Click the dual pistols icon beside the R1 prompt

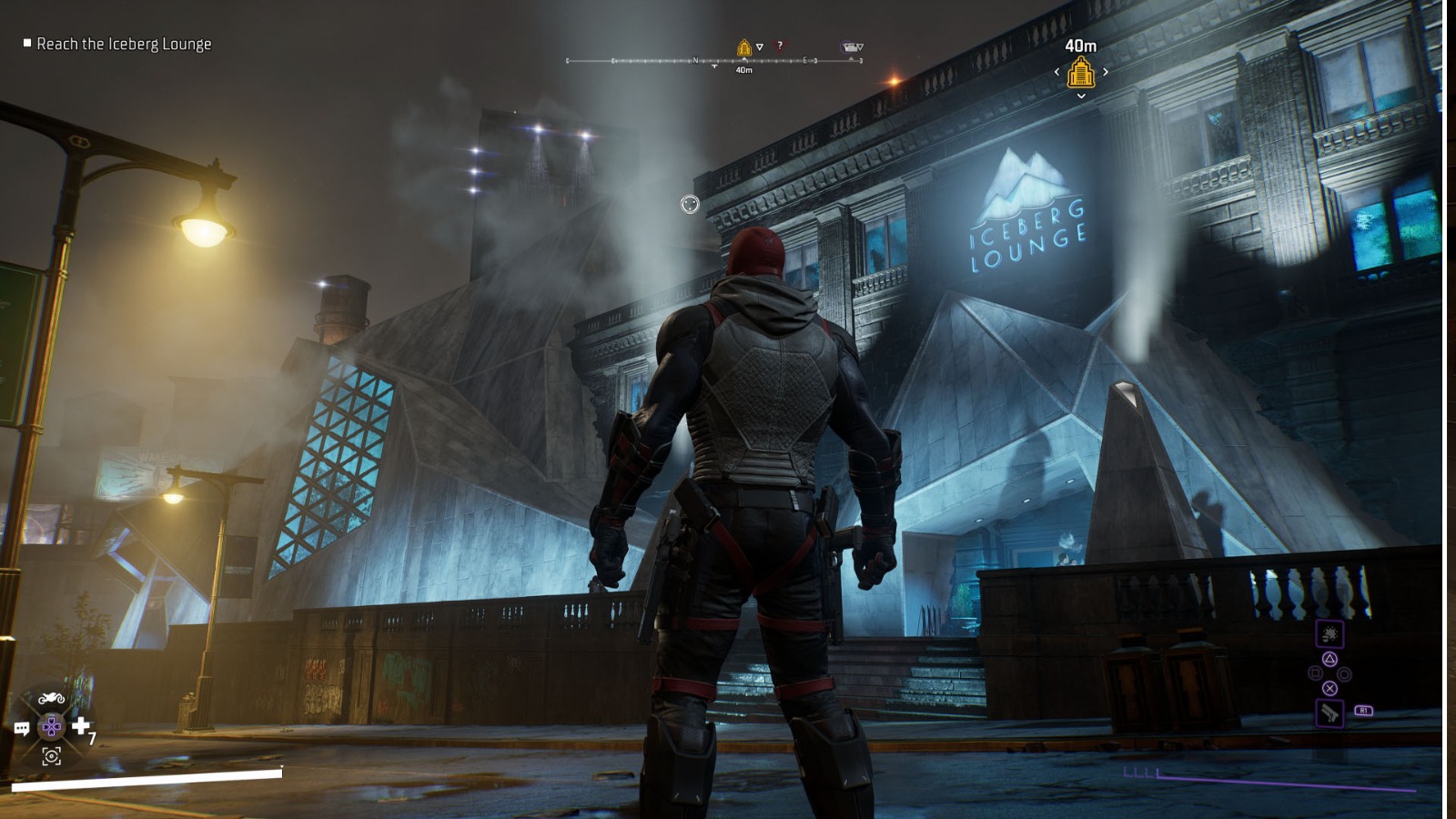click(x=1330, y=713)
